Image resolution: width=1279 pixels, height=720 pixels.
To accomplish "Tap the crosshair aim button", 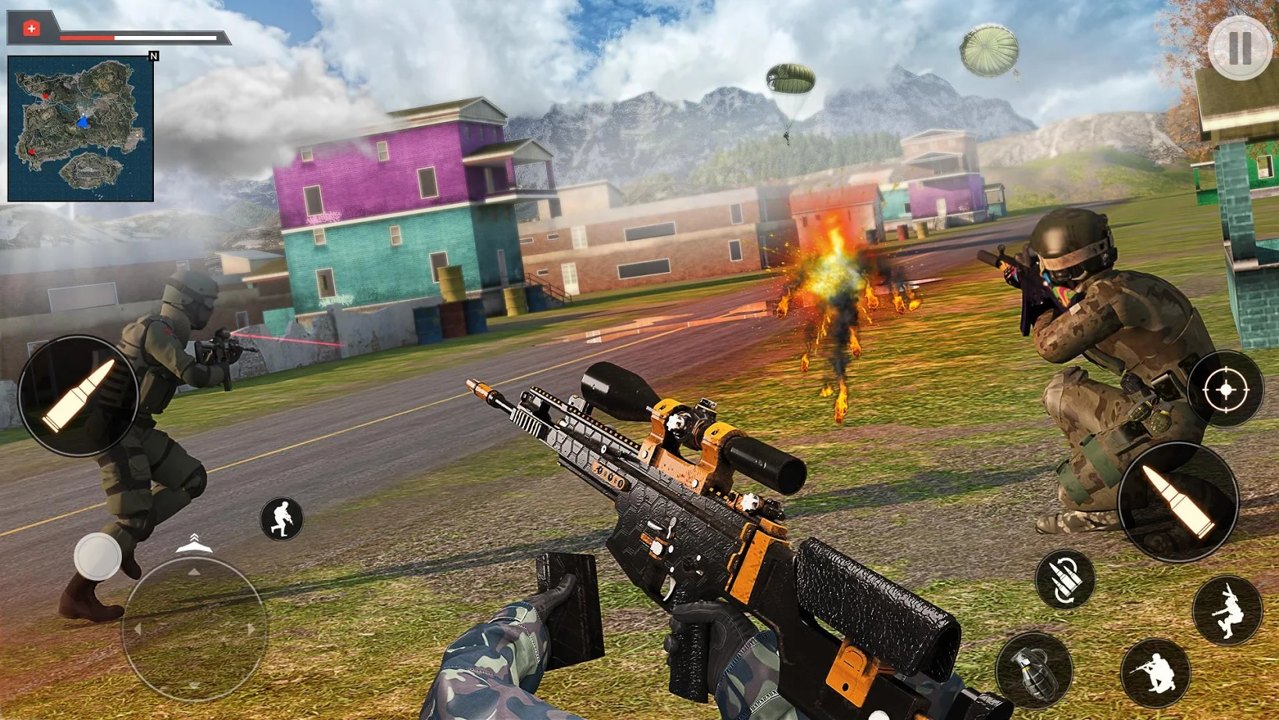I will [1225, 389].
